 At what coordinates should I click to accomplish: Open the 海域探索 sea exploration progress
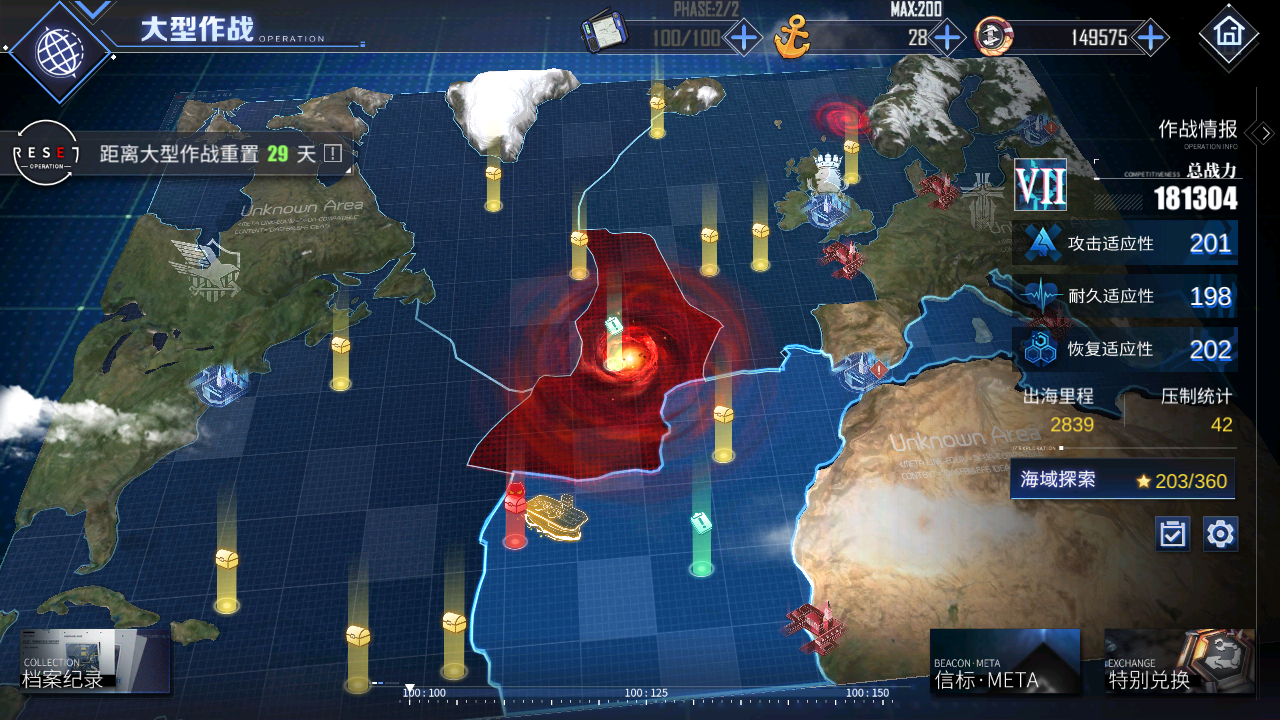click(x=1122, y=480)
